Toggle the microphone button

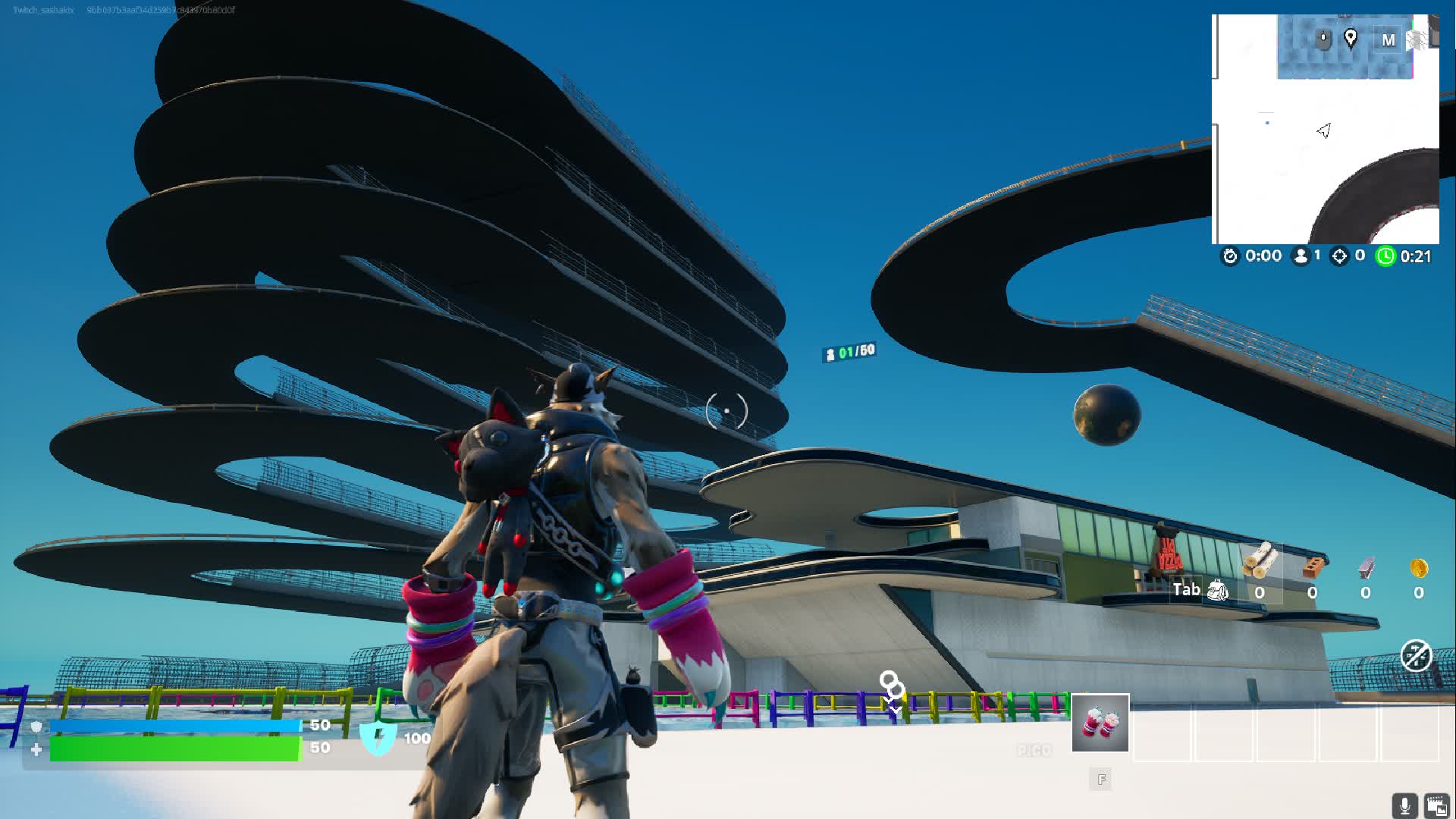coord(1404,805)
